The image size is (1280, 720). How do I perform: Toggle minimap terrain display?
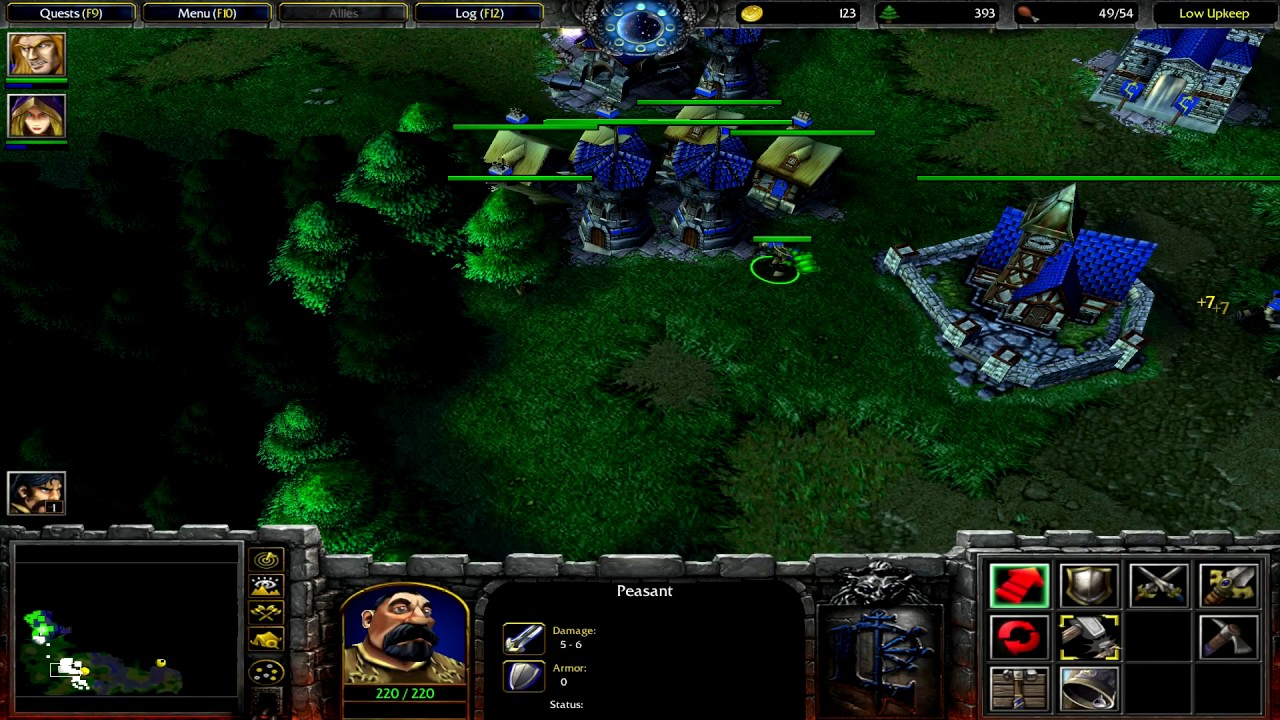(266, 587)
